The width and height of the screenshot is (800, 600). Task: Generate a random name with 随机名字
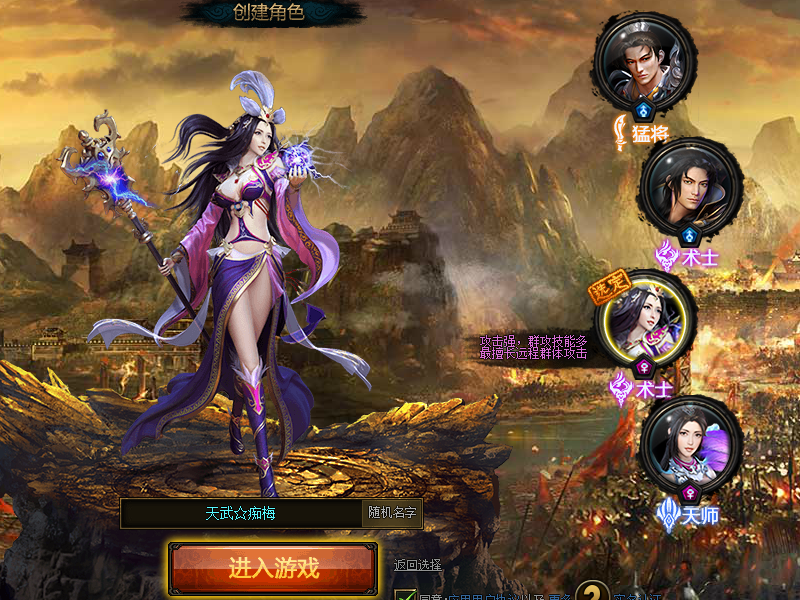(x=392, y=513)
